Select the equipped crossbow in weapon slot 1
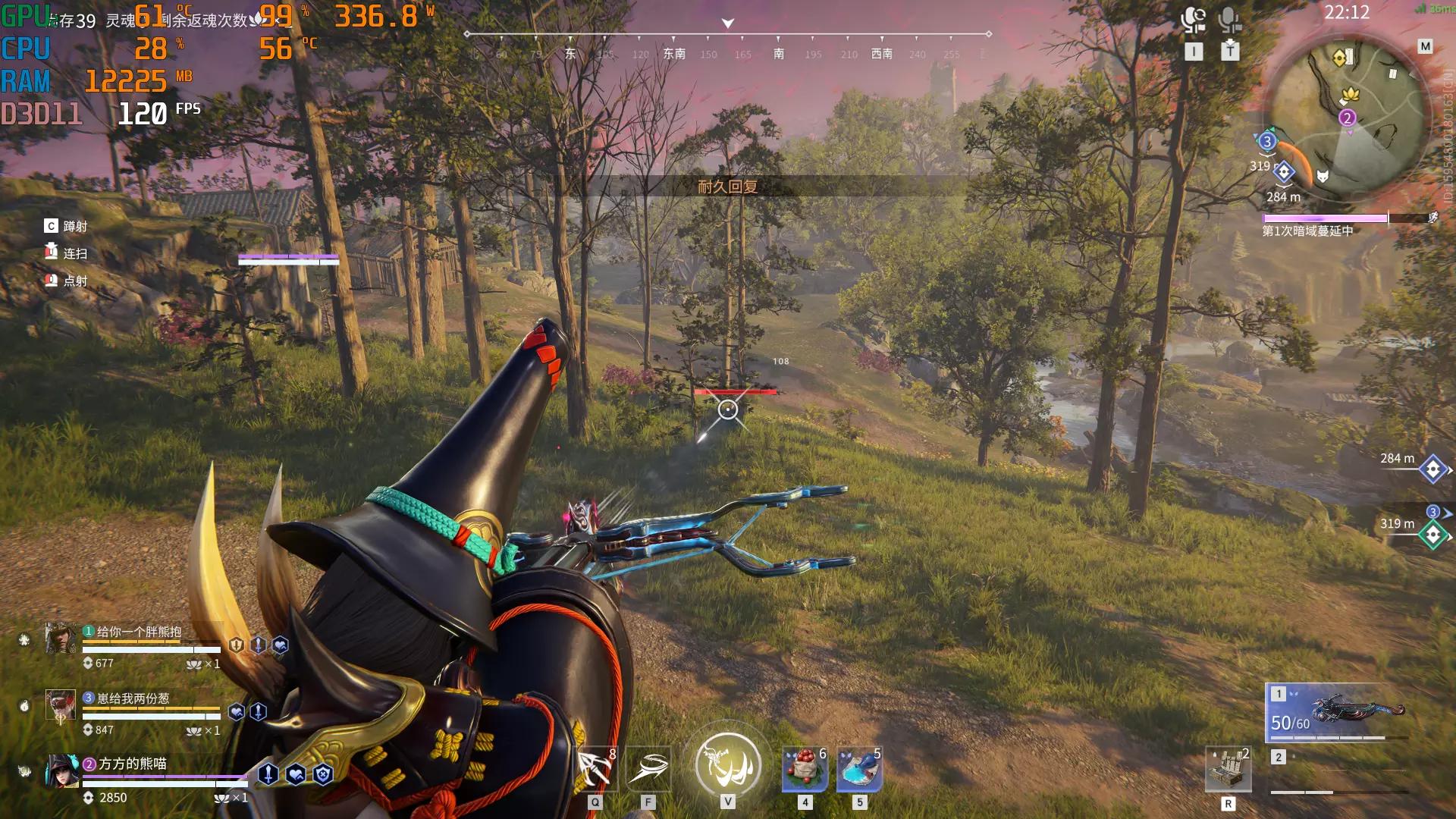The image size is (1456, 819). tap(1338, 713)
